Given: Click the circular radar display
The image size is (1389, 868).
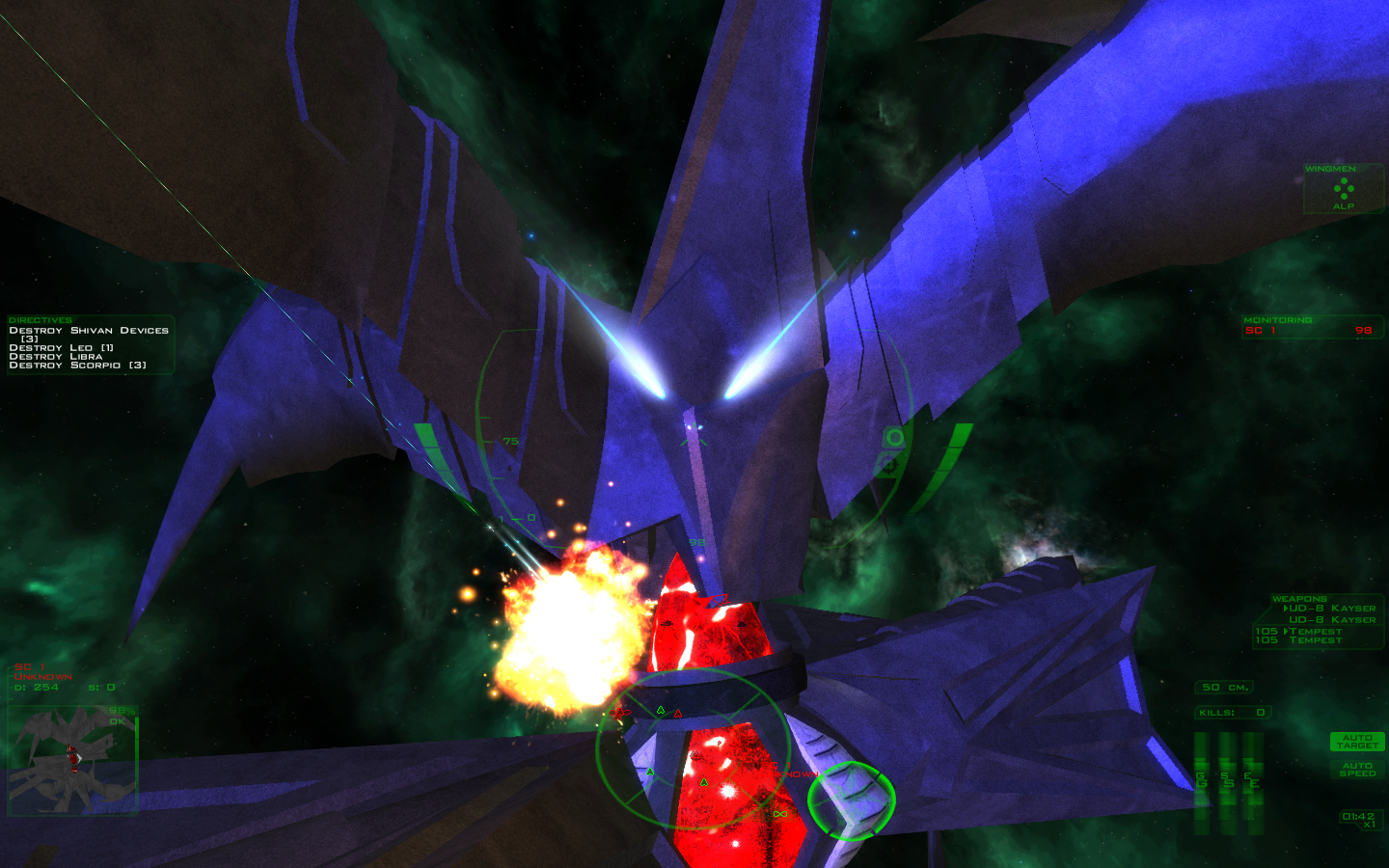Looking at the screenshot, I should click(693, 748).
